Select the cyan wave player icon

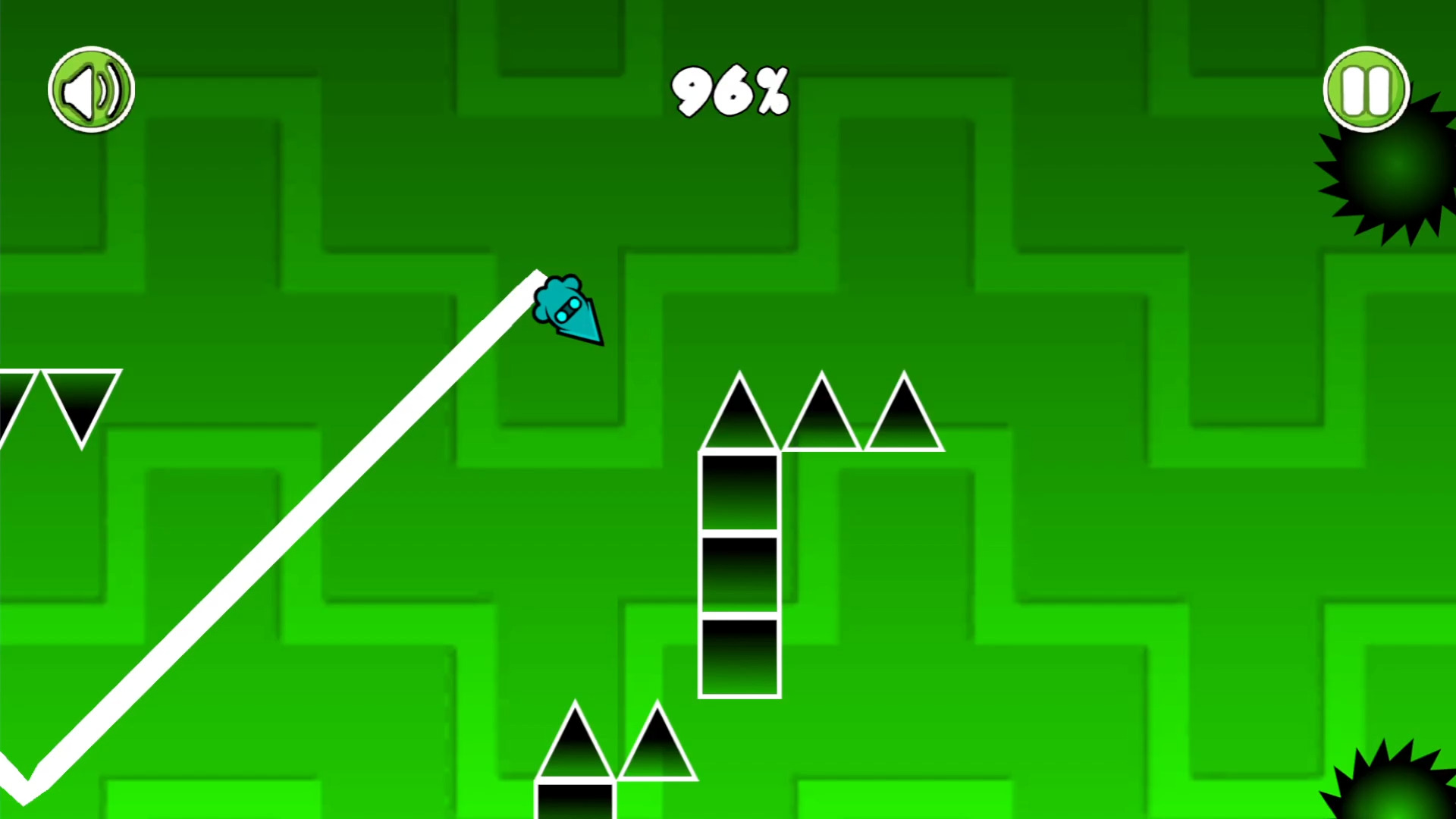pyautogui.click(x=570, y=311)
